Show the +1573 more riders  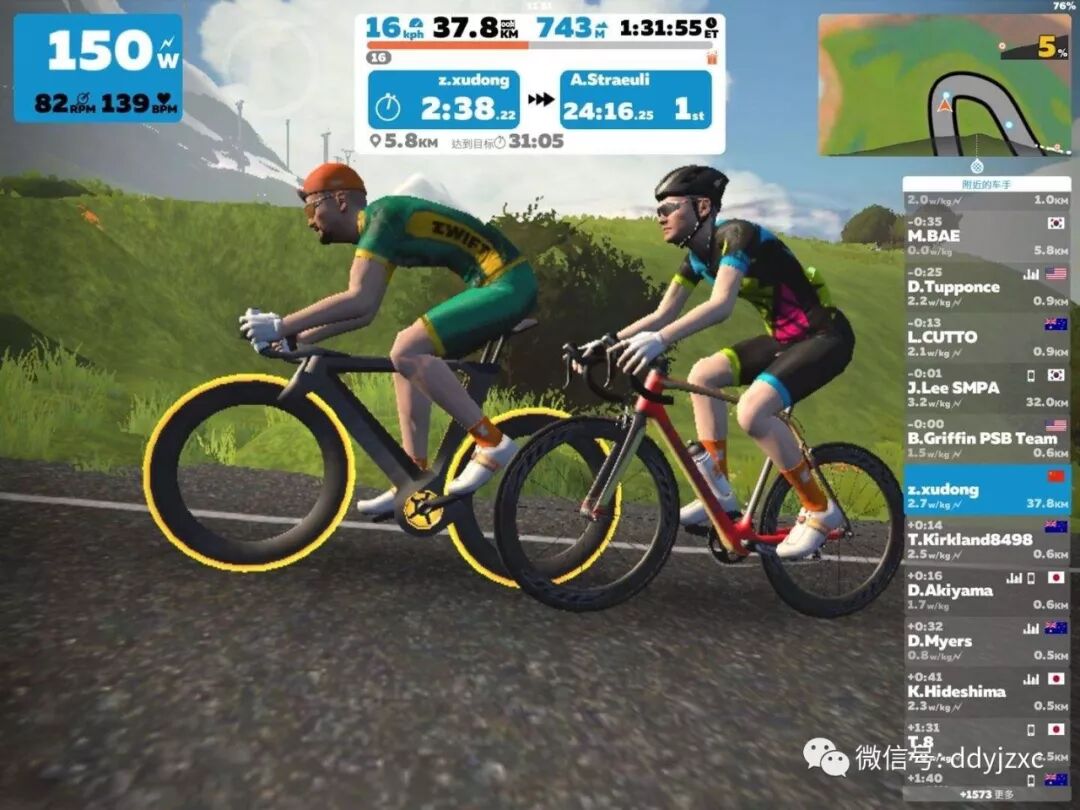click(986, 794)
